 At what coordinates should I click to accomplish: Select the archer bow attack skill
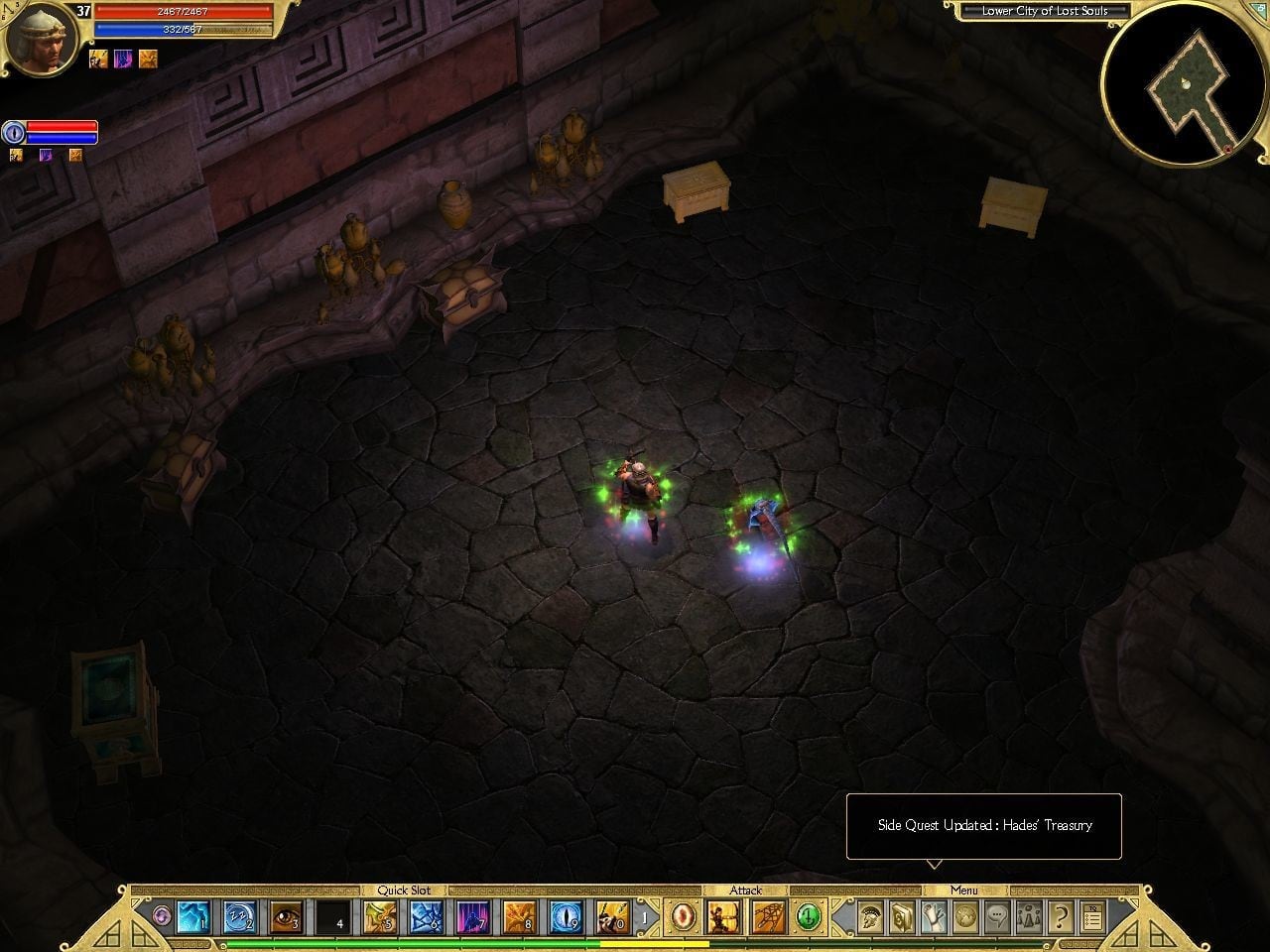[x=721, y=917]
